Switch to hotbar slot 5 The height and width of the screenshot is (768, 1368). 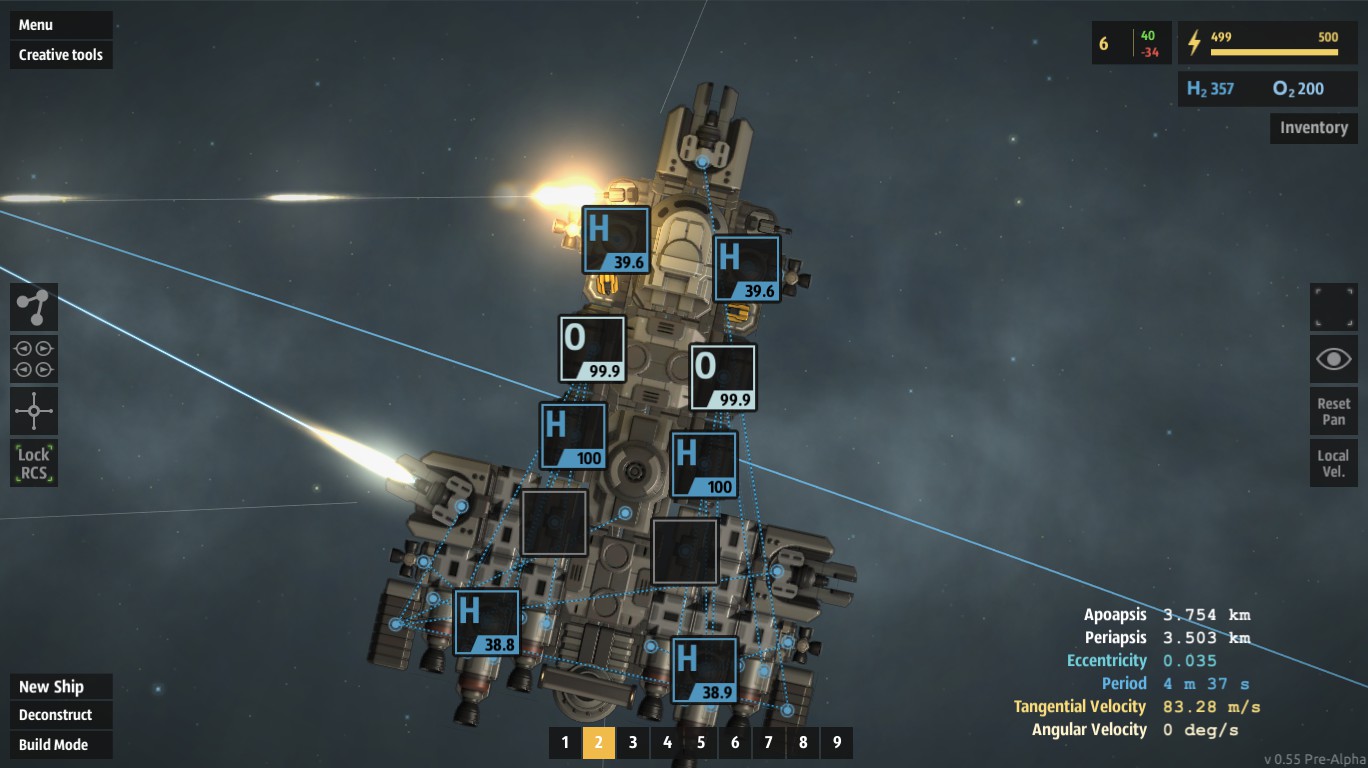[700, 743]
